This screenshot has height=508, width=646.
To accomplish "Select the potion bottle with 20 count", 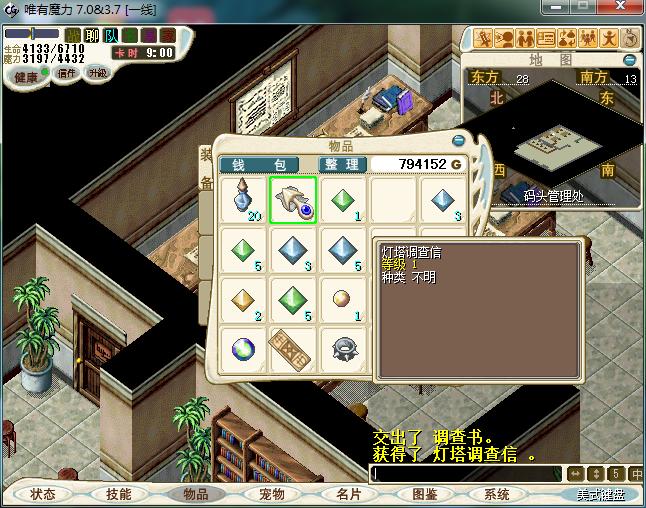I will tap(244, 199).
